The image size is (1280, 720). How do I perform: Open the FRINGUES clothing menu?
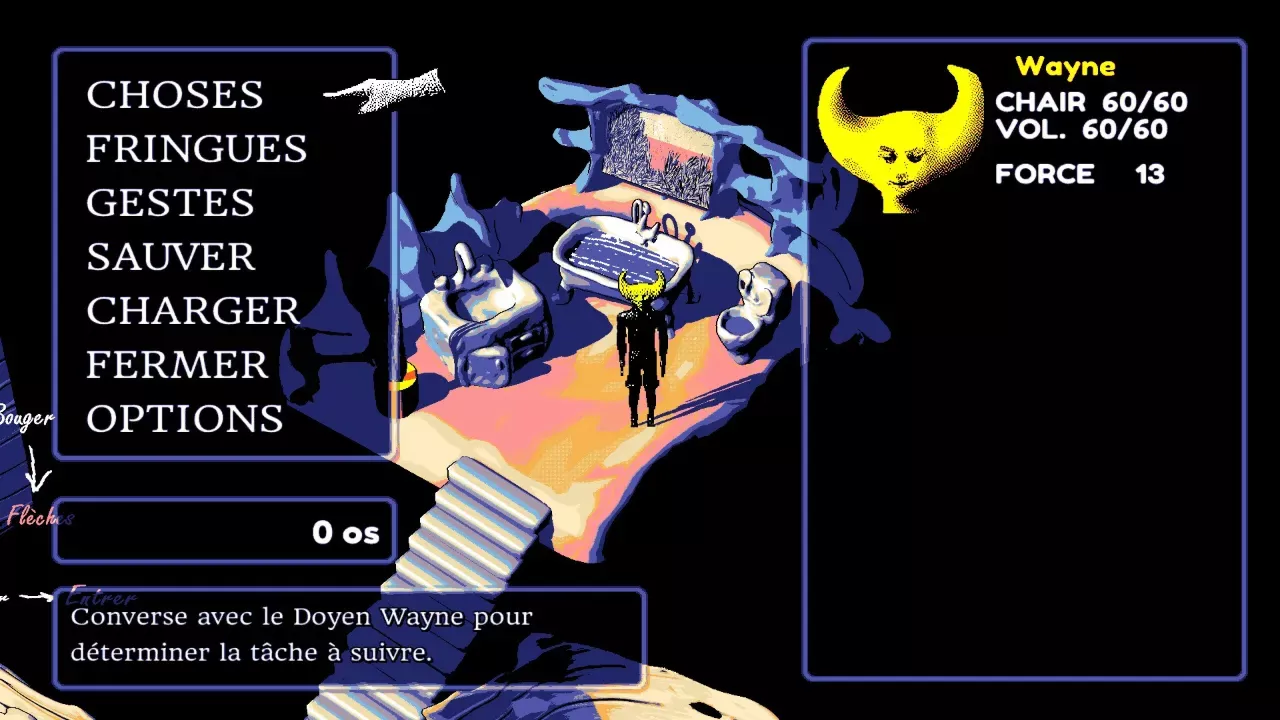tap(197, 149)
